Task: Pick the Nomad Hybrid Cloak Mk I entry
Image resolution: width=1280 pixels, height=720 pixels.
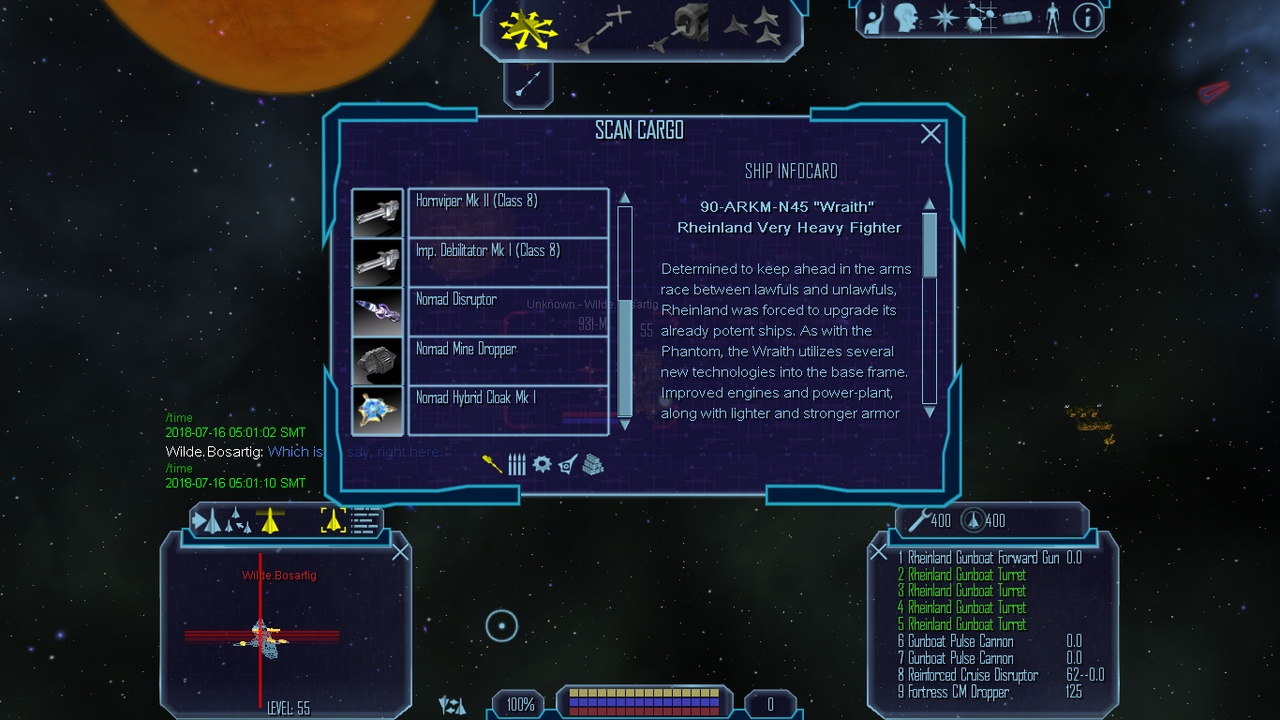Action: tap(508, 410)
